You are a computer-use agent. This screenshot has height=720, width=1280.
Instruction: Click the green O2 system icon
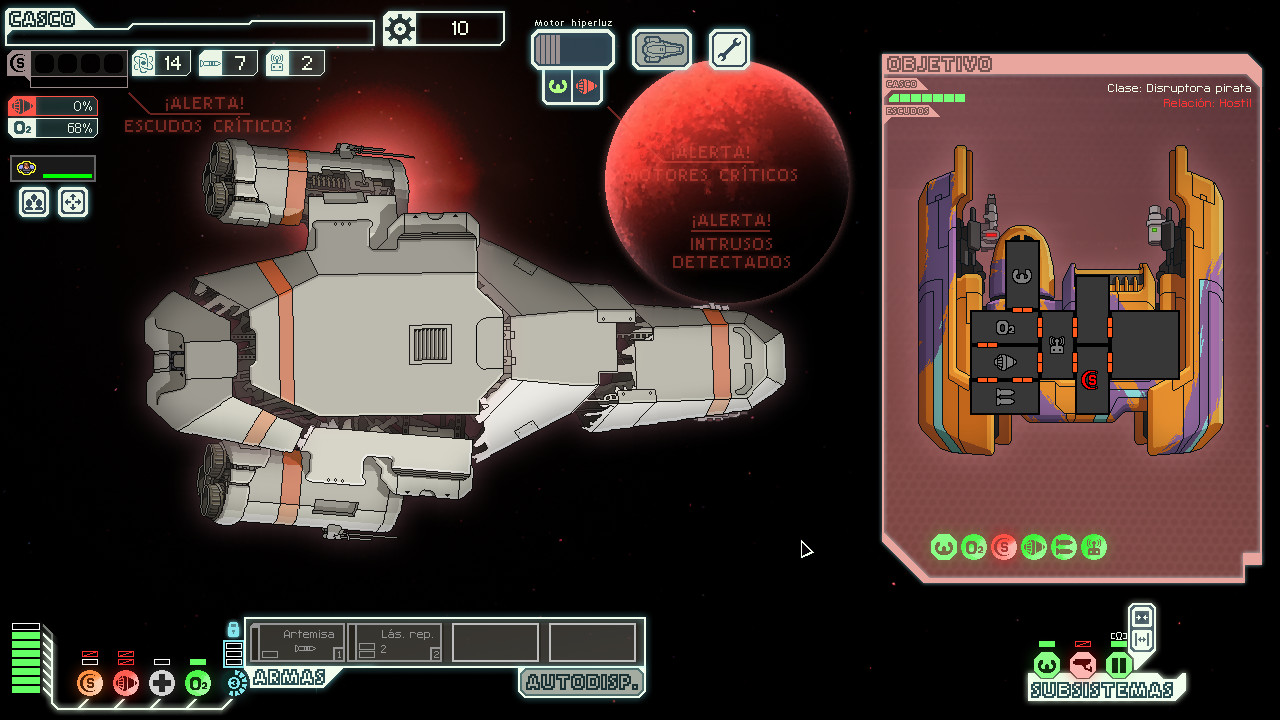[x=198, y=683]
